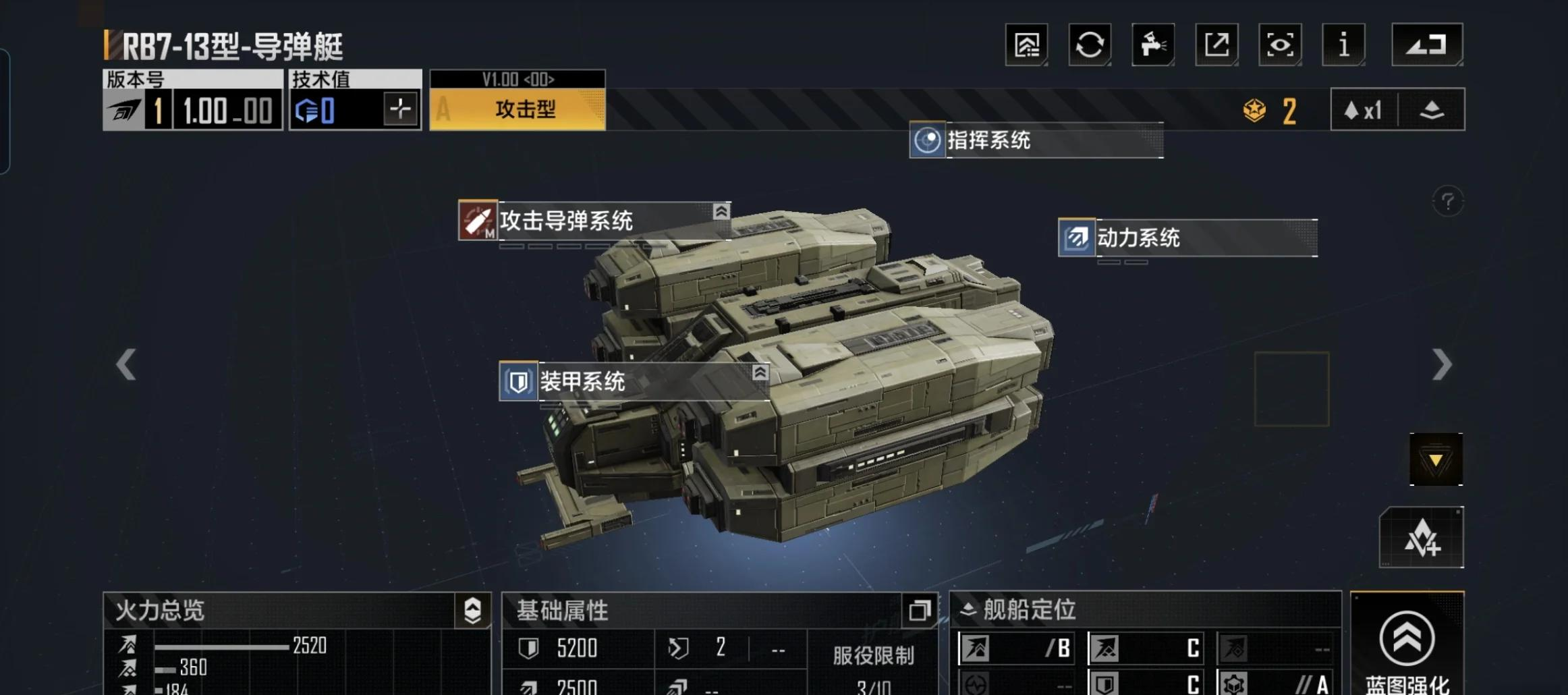
Task: Click the yellow triangle dropdown button
Action: pyautogui.click(x=1436, y=460)
